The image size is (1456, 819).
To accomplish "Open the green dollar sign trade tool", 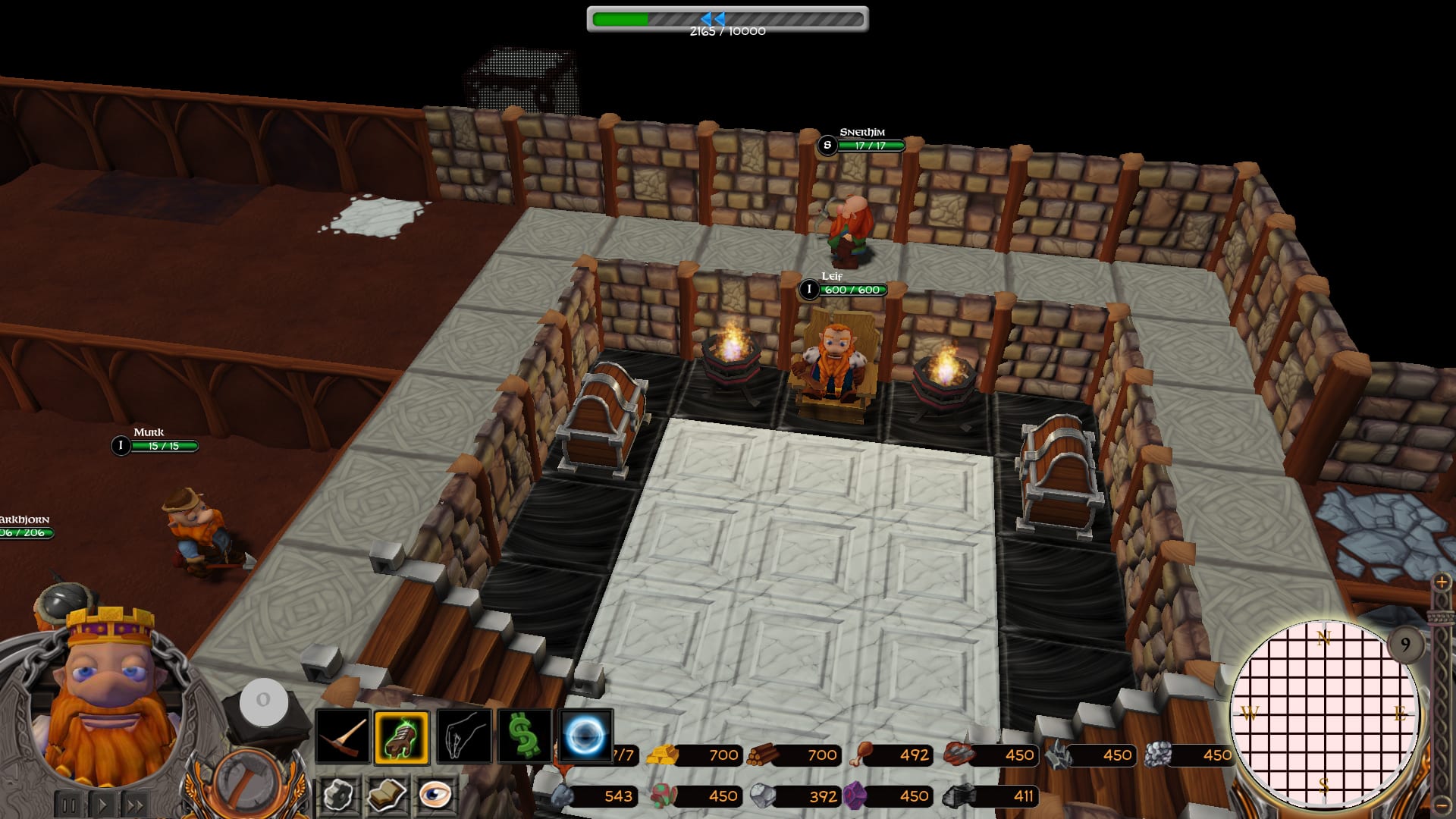I will [524, 736].
